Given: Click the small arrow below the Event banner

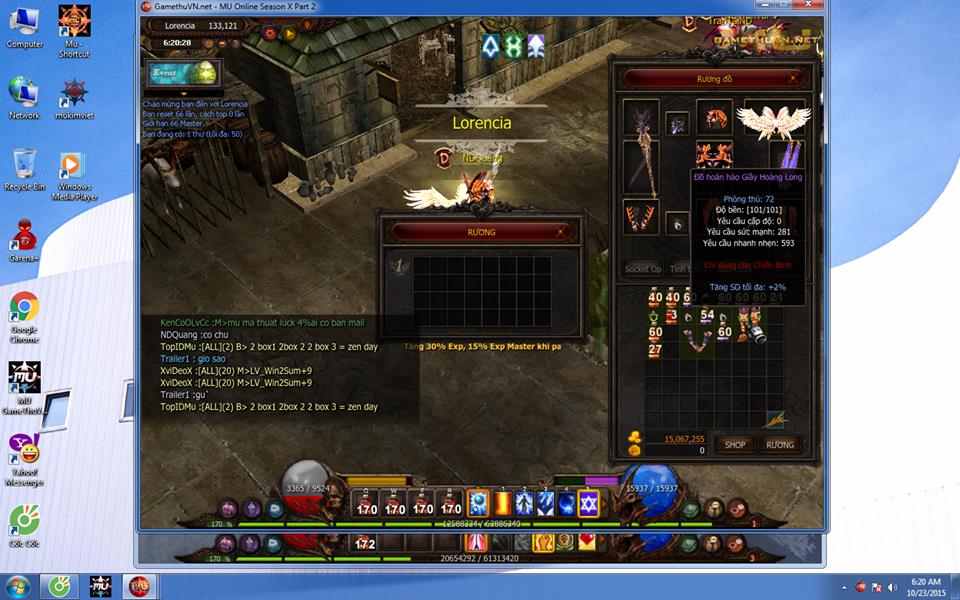Looking at the screenshot, I should (183, 94).
